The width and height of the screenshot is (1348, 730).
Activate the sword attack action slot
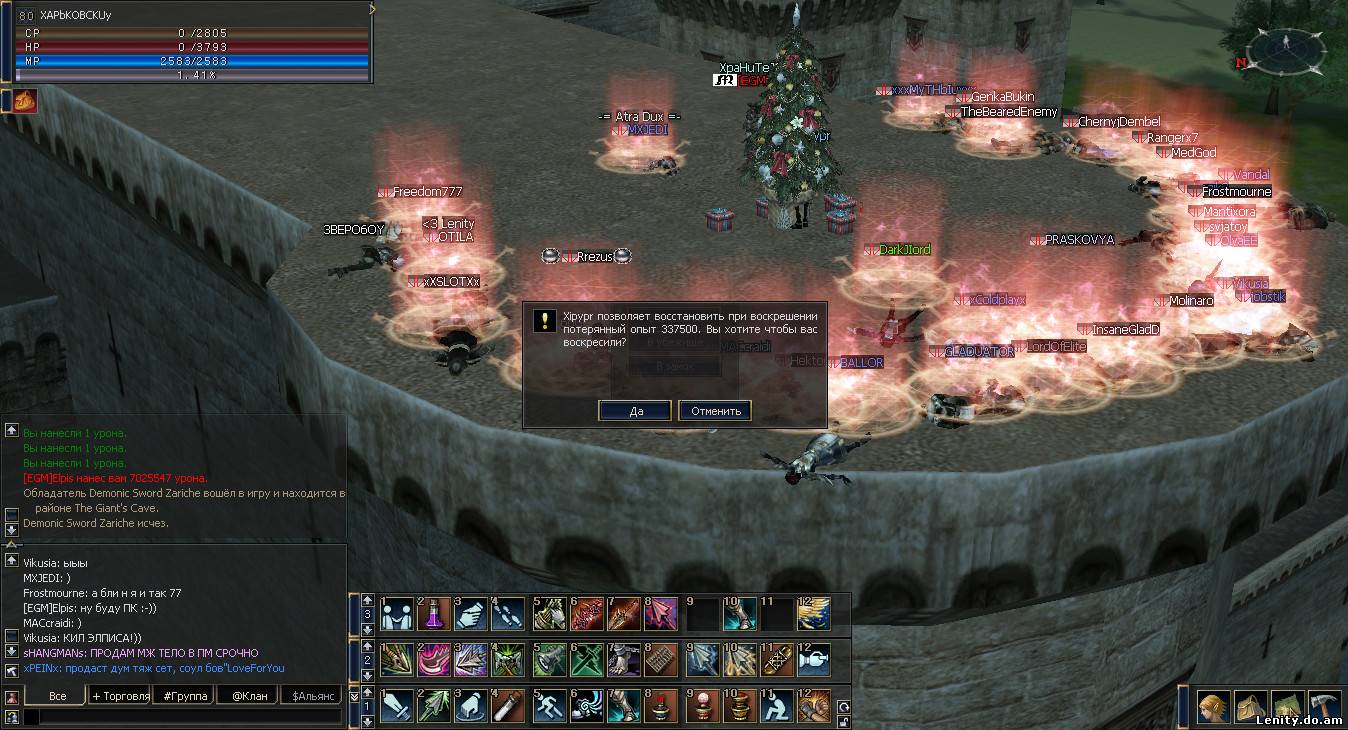(x=397, y=706)
